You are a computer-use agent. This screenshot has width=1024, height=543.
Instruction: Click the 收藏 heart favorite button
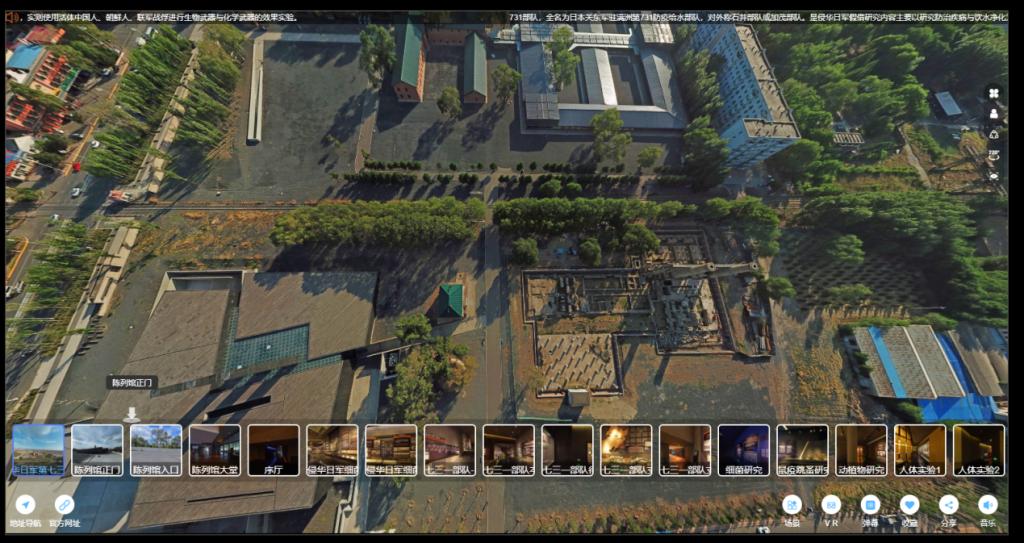(x=909, y=505)
